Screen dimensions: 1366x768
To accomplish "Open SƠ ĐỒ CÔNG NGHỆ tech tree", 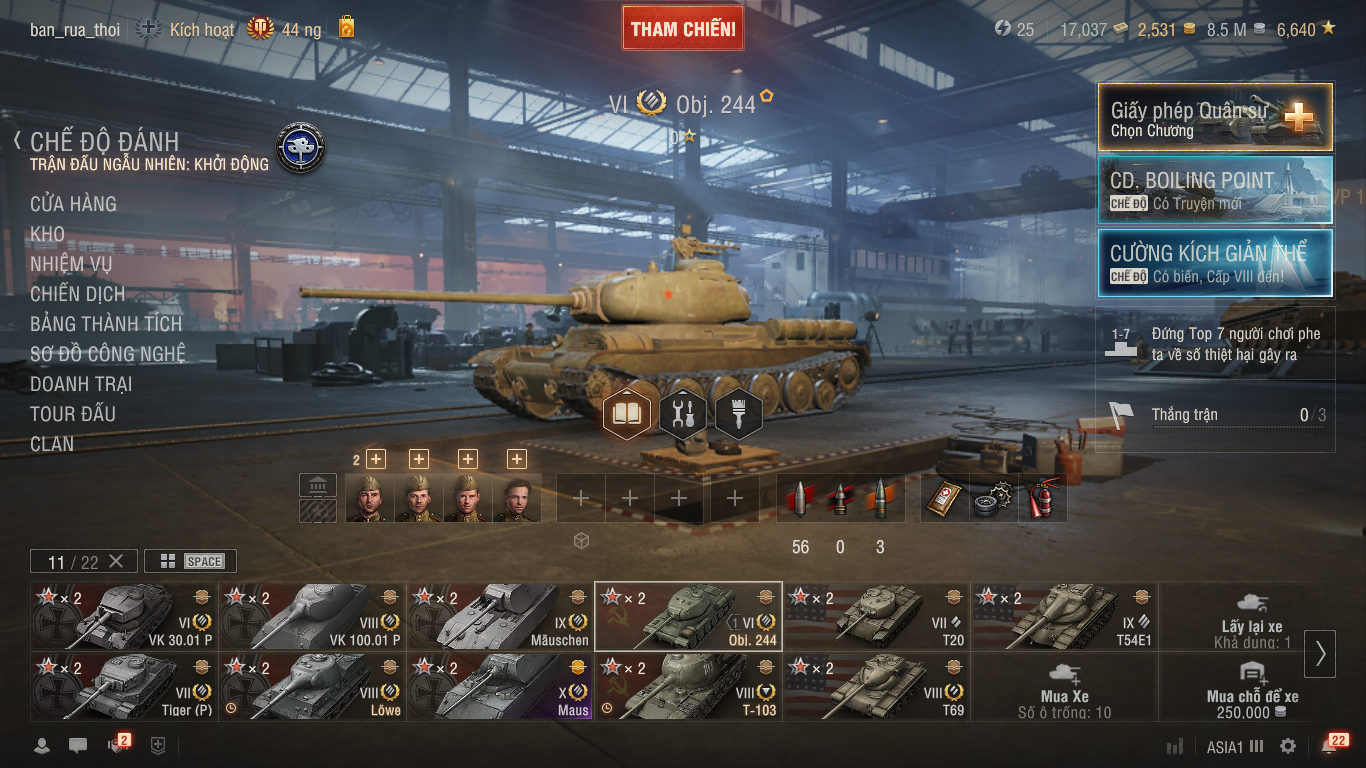I will point(107,354).
